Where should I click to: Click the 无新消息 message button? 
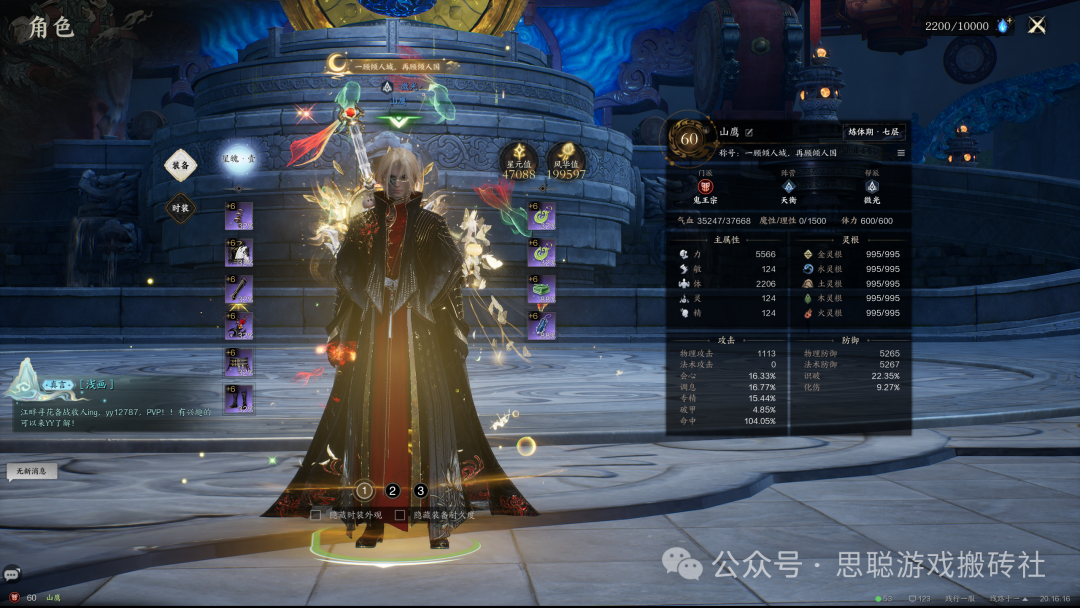30,470
